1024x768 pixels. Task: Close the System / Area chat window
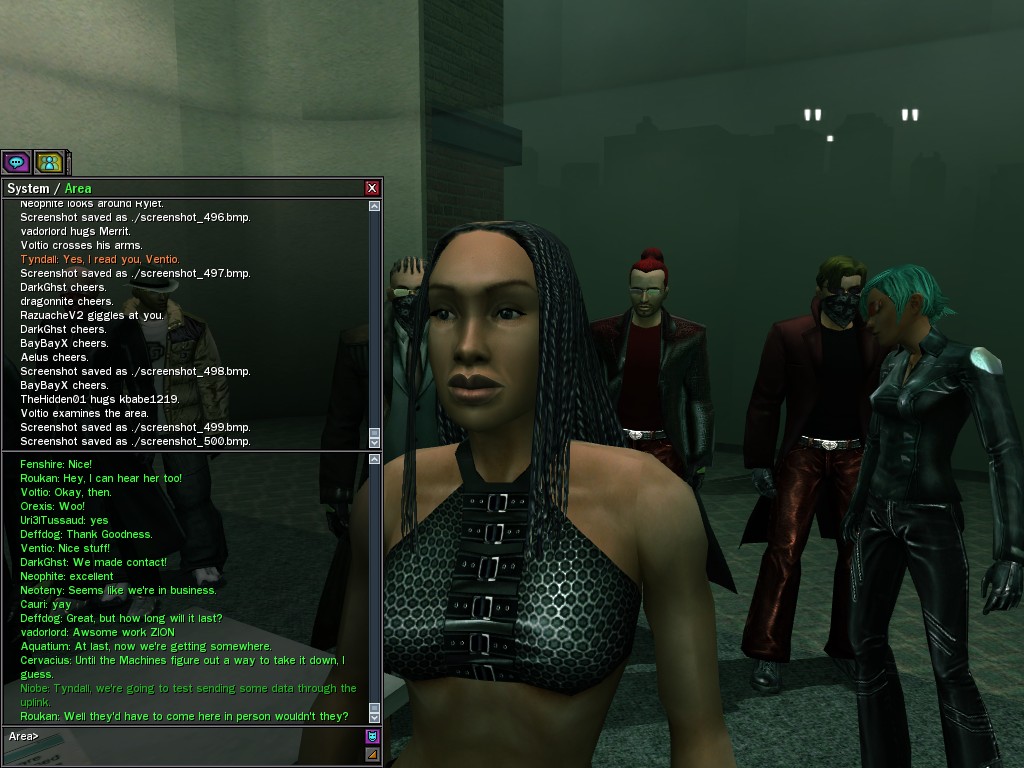pyautogui.click(x=372, y=188)
